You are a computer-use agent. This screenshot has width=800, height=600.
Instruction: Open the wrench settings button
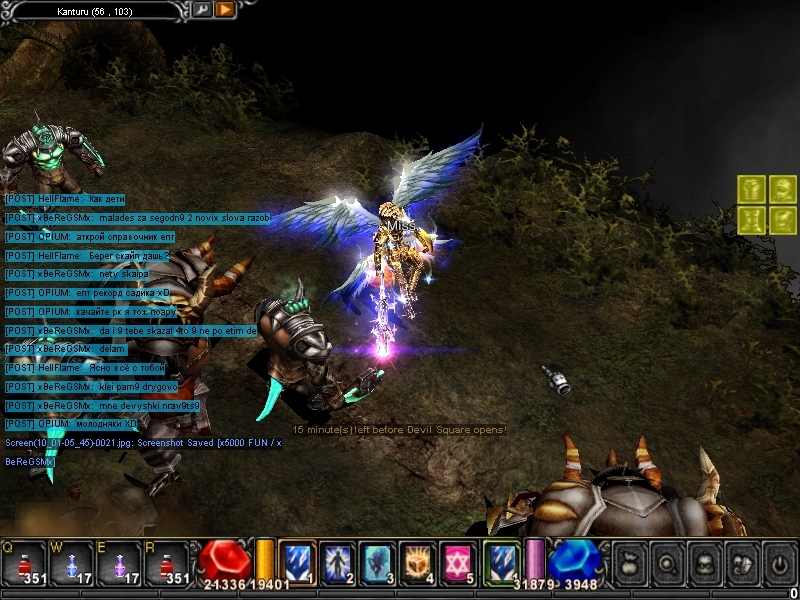click(201, 10)
